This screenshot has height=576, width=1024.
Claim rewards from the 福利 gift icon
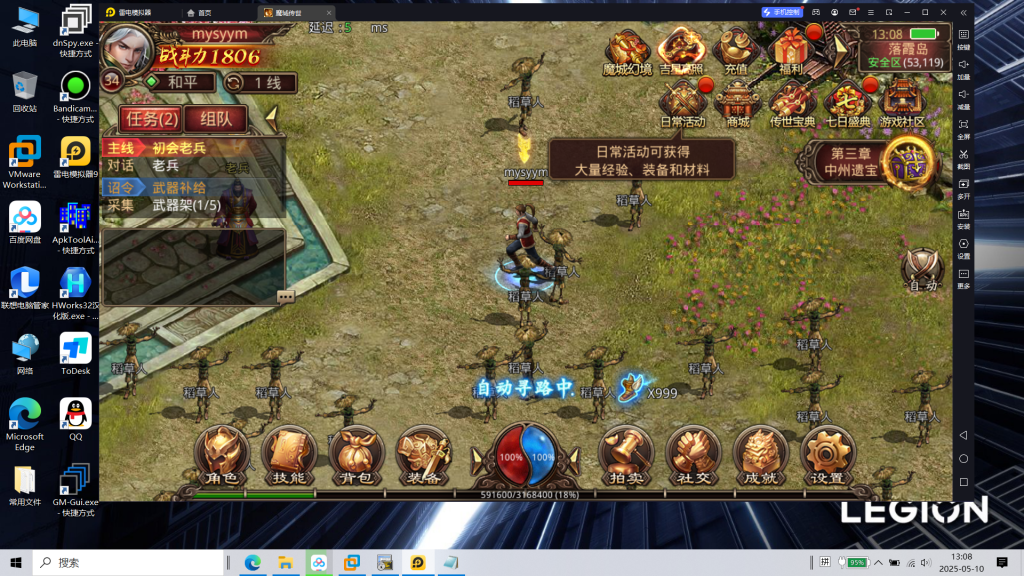pyautogui.click(x=791, y=52)
